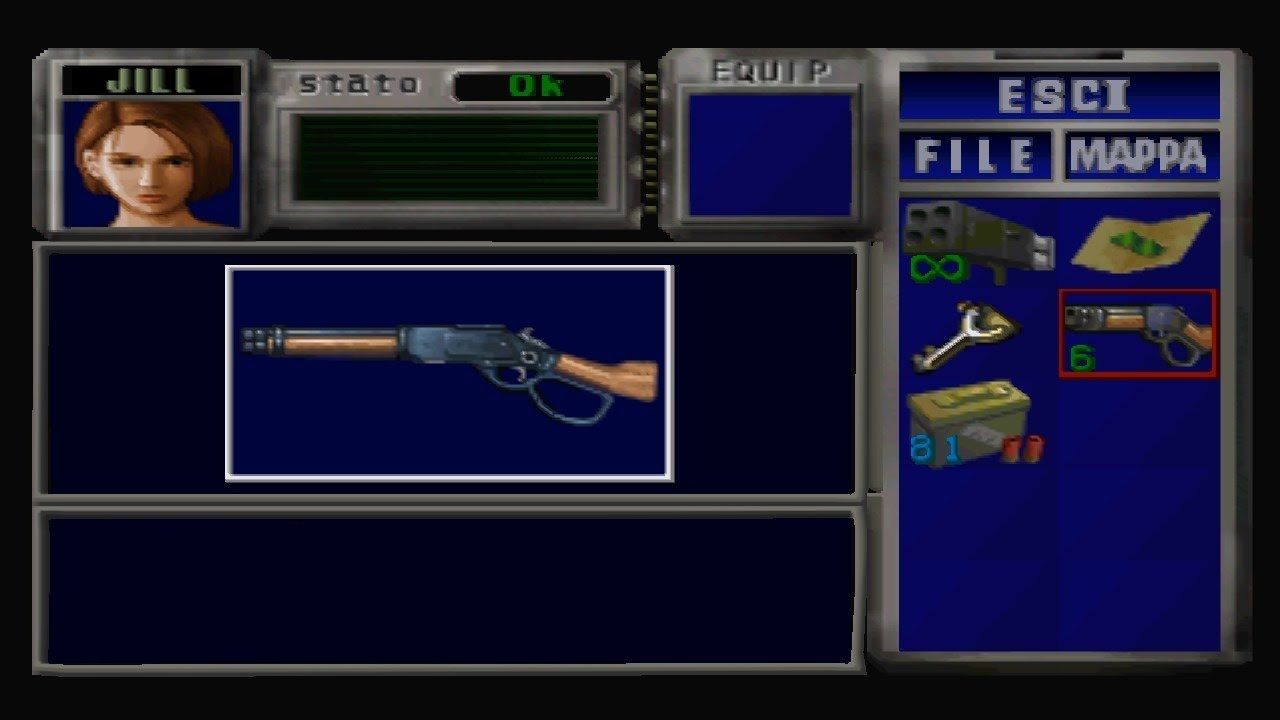Click the shotgun preview illustration

pos(450,370)
